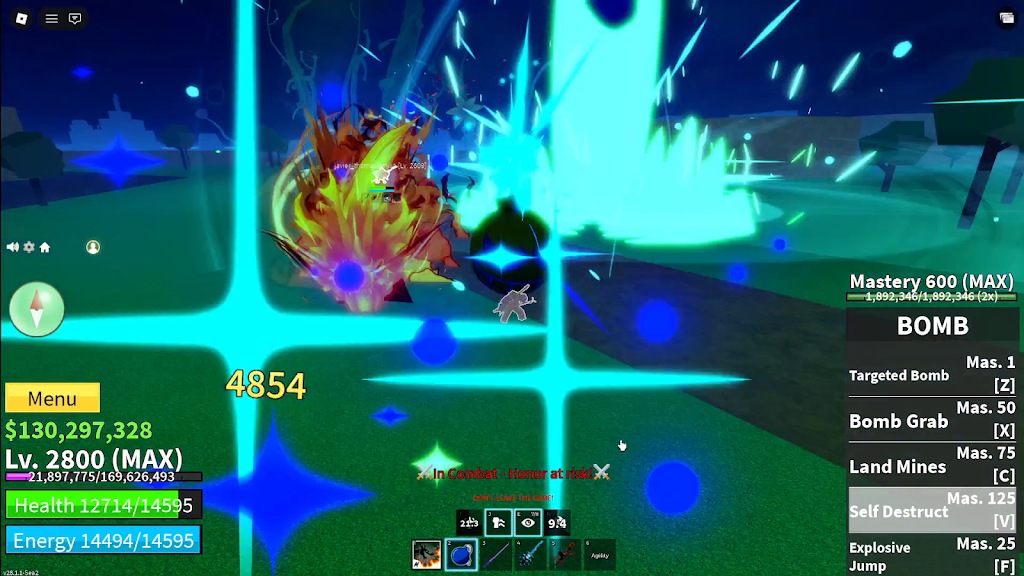Activate the Bomb Grab skill
1024x576 pixels.
tap(932, 420)
